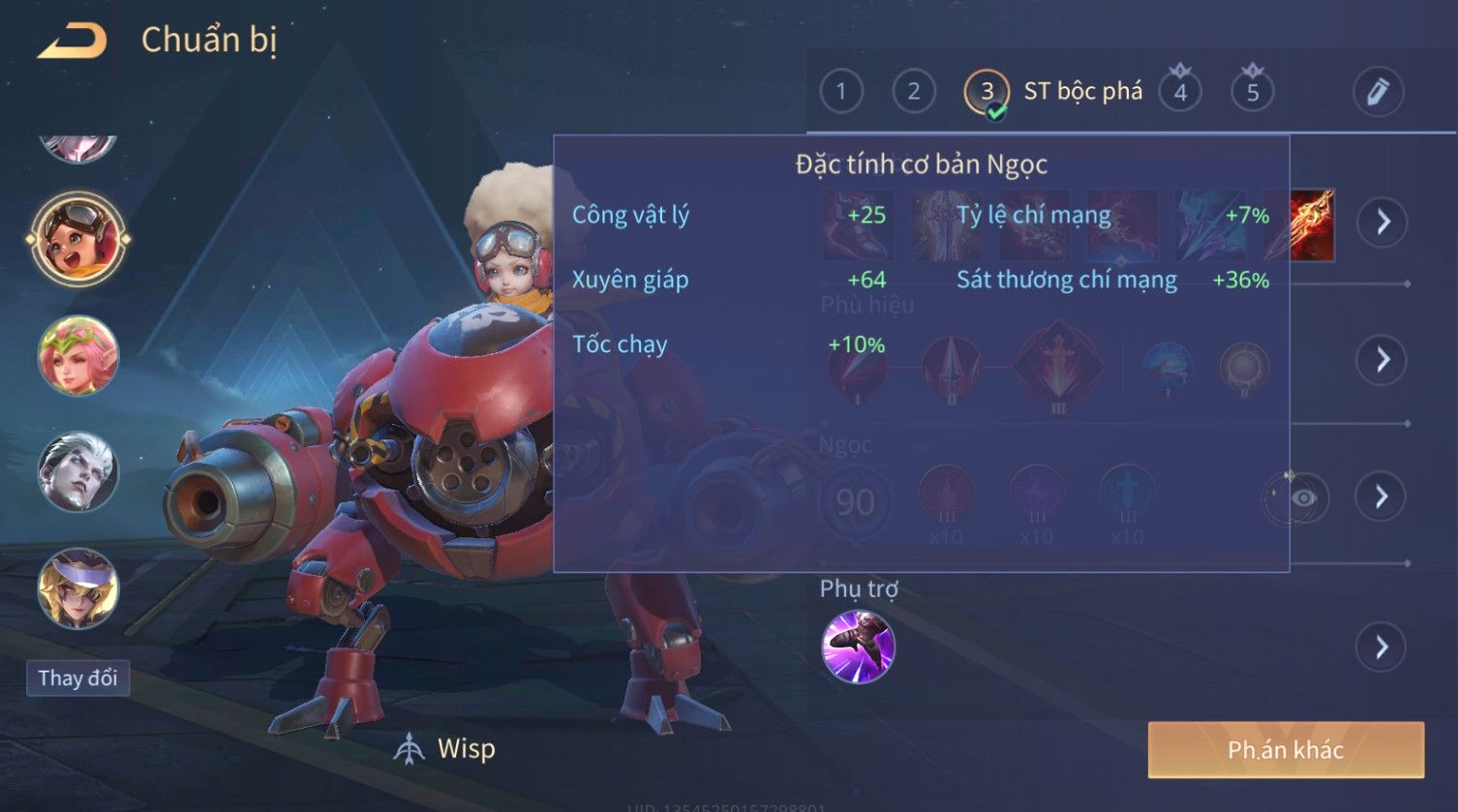This screenshot has height=812, width=1458.
Task: Open the Ngọc rune section arrow
Action: pyautogui.click(x=1382, y=497)
